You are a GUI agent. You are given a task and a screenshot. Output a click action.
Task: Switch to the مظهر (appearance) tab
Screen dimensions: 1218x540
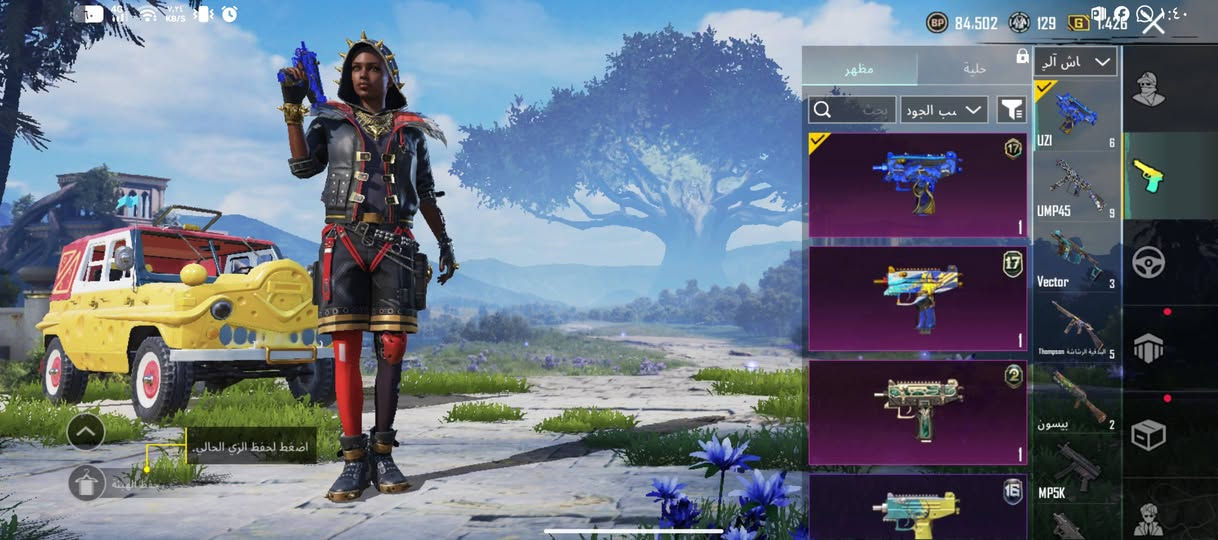pyautogui.click(x=859, y=68)
